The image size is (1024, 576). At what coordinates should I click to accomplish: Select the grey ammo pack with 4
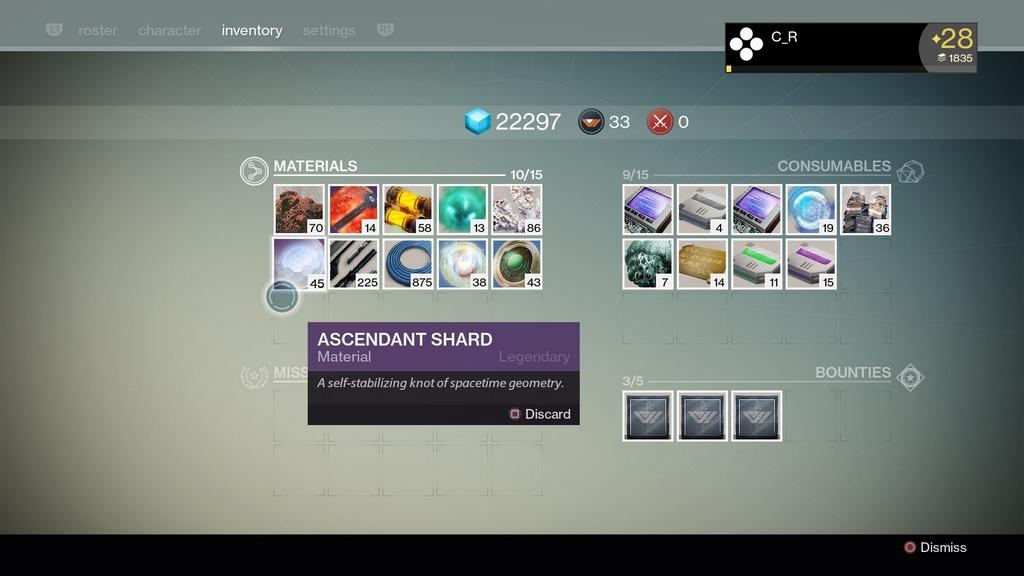click(702, 209)
